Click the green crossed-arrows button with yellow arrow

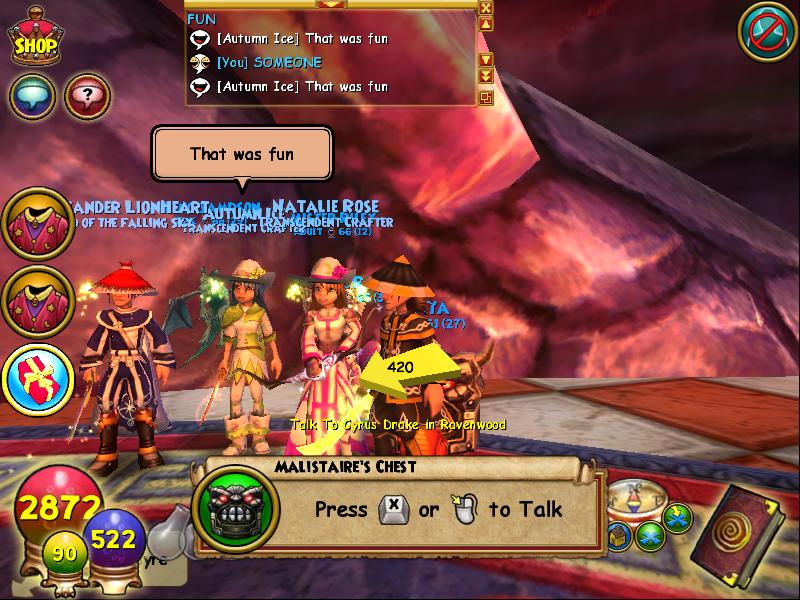click(677, 519)
